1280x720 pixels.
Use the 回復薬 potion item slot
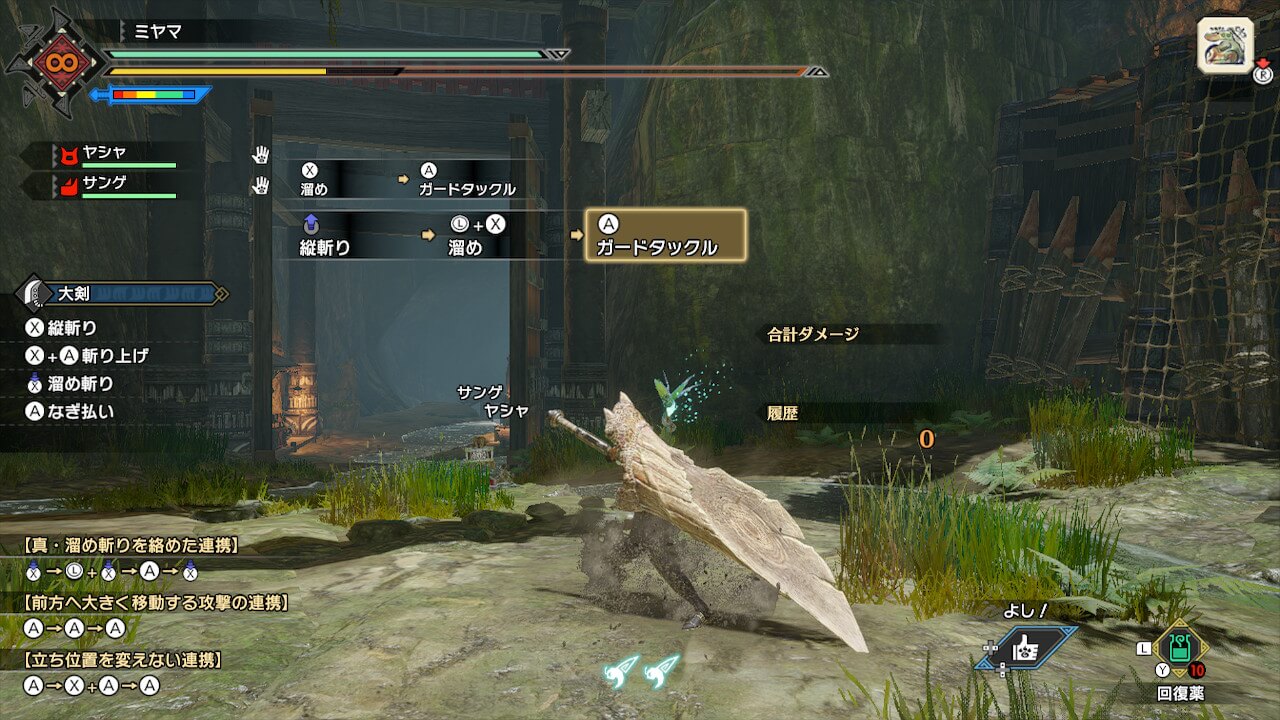1180,650
